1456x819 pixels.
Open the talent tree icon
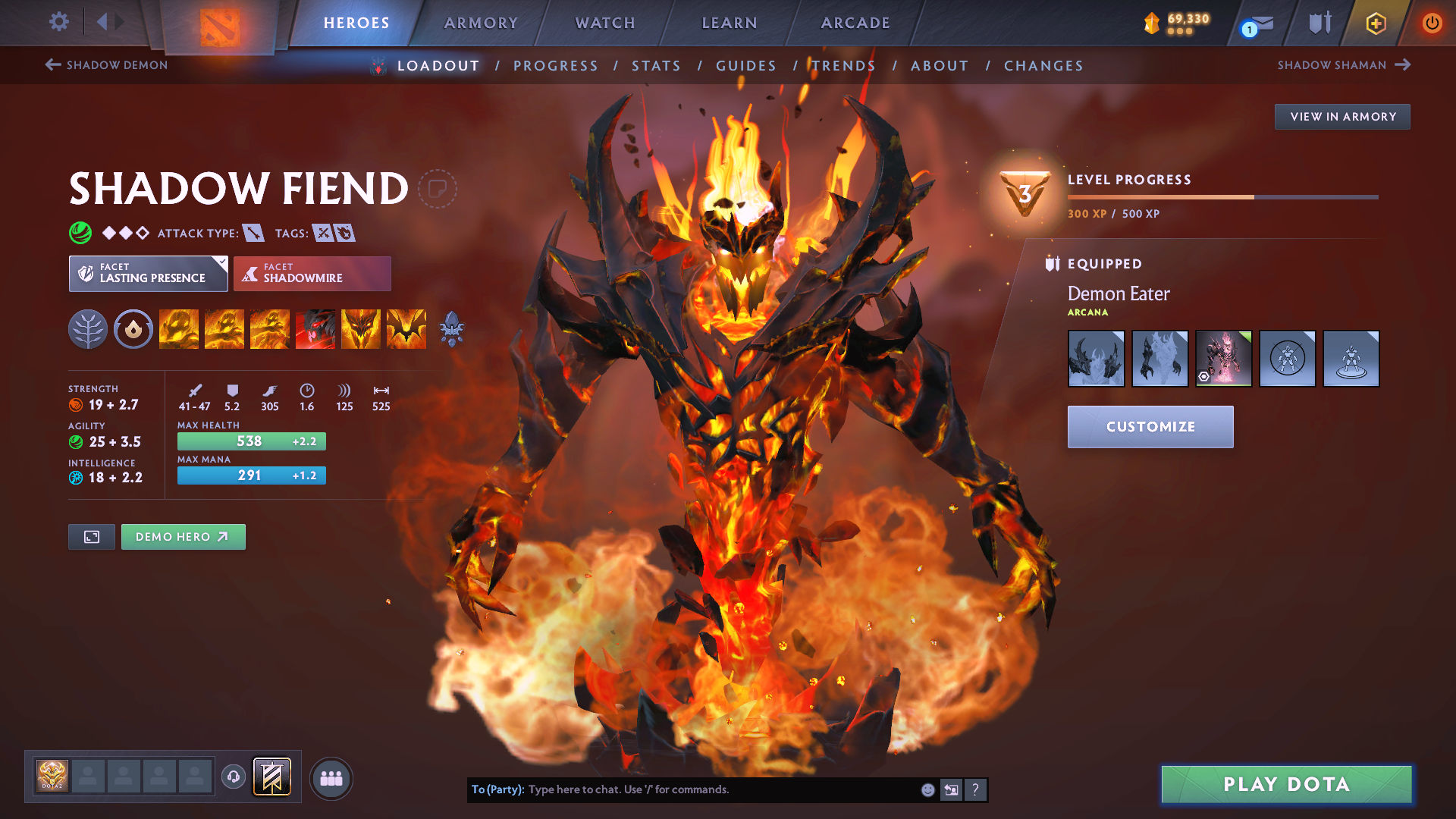88,328
